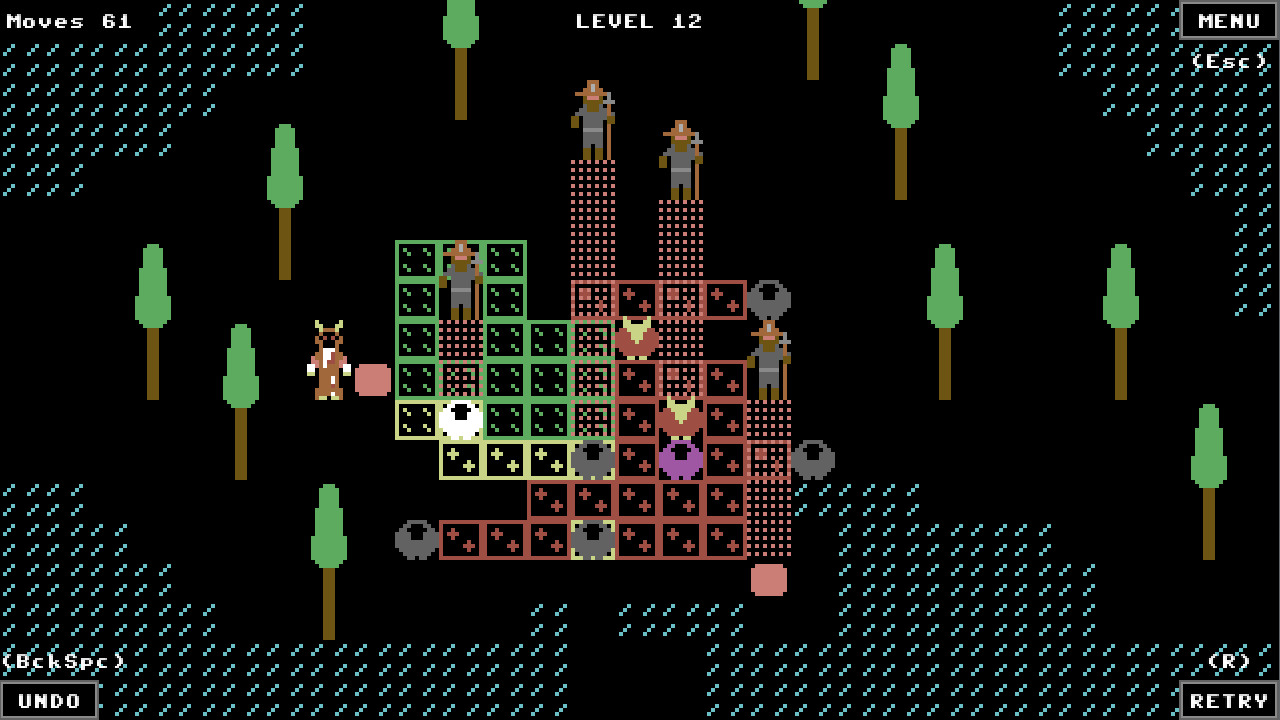Screen dimensions: 1280x720
Task: Click the LEVEL 12 title text
Action: [x=640, y=21]
